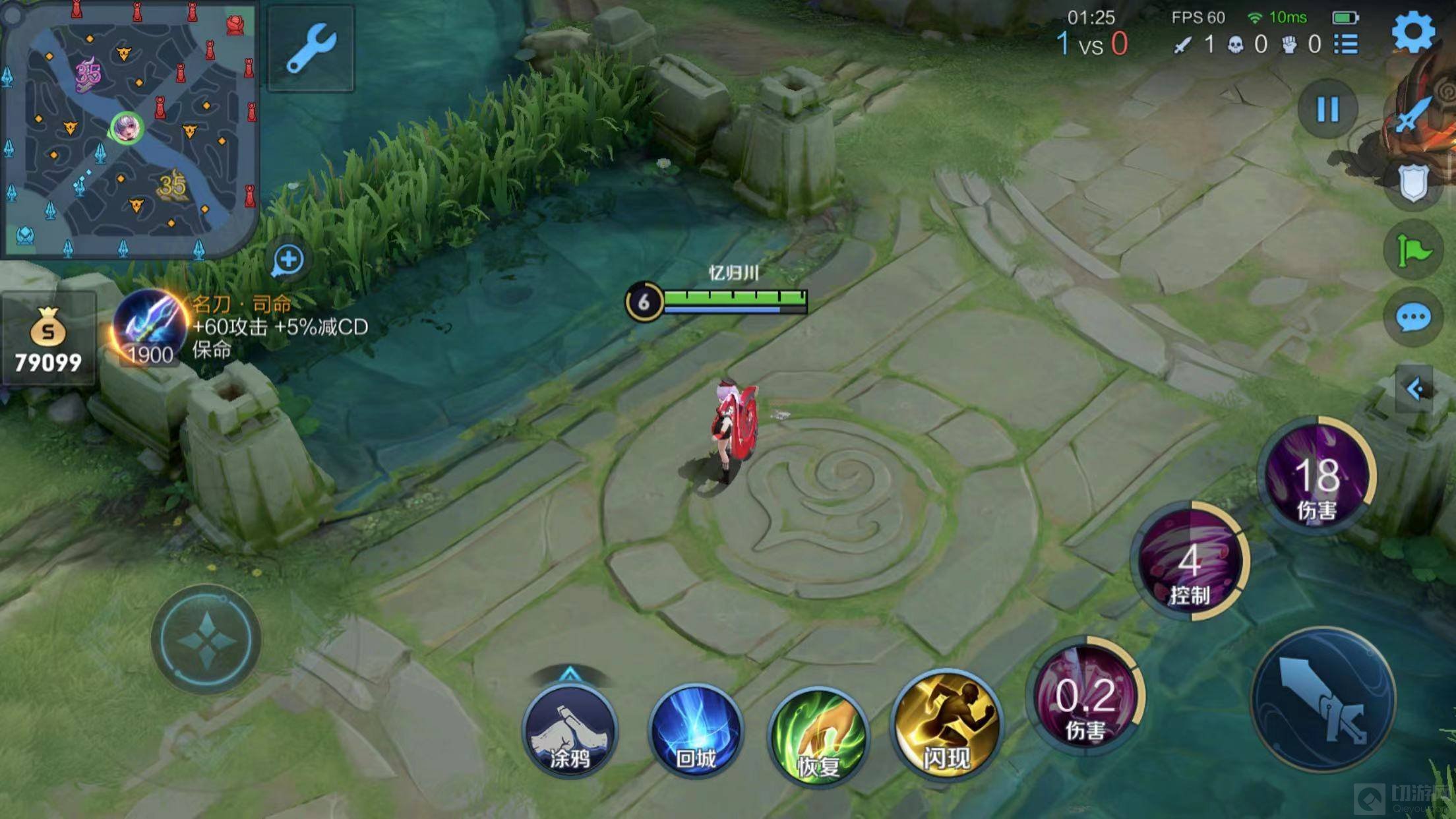The width and height of the screenshot is (1456, 819).
Task: Hit the sword basic attack button
Action: tap(1323, 700)
